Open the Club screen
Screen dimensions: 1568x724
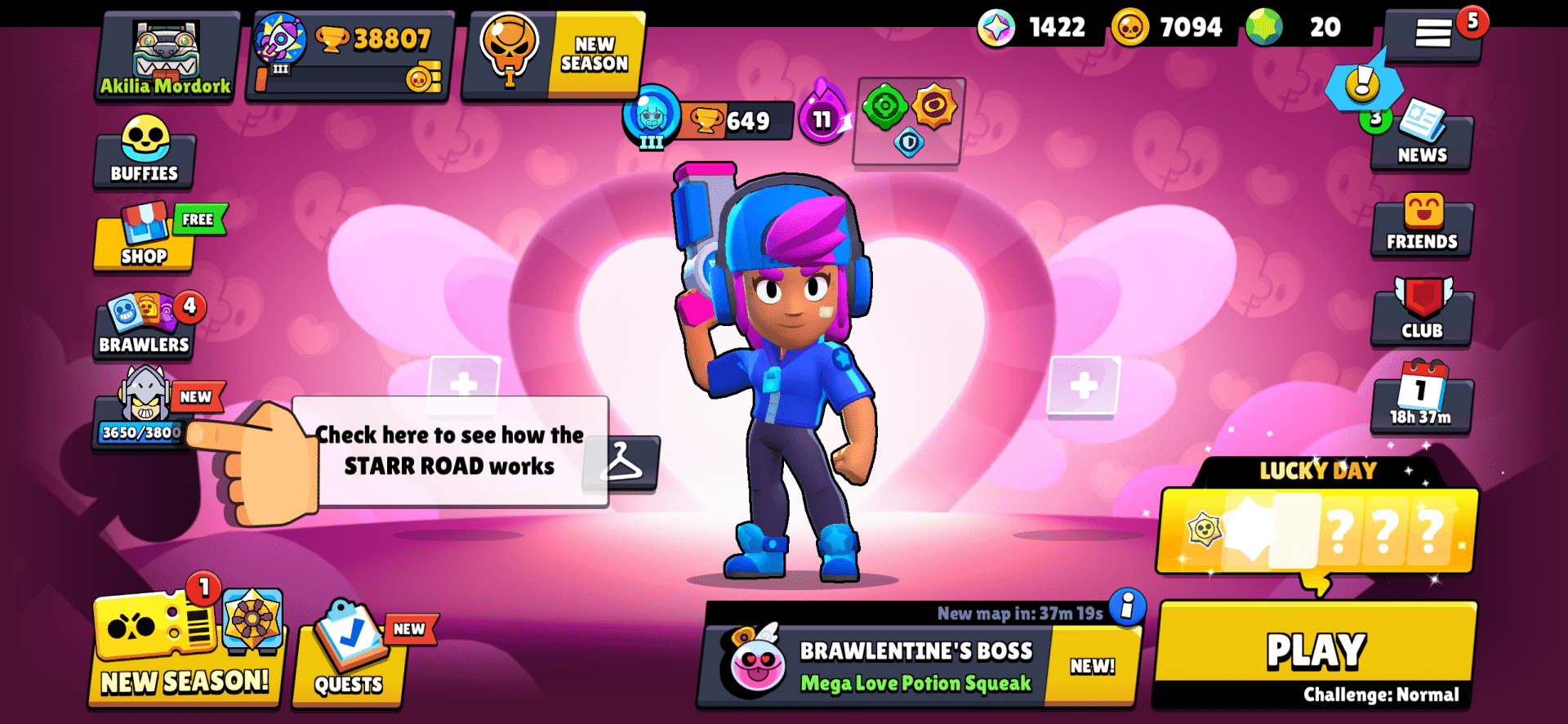[1421, 315]
